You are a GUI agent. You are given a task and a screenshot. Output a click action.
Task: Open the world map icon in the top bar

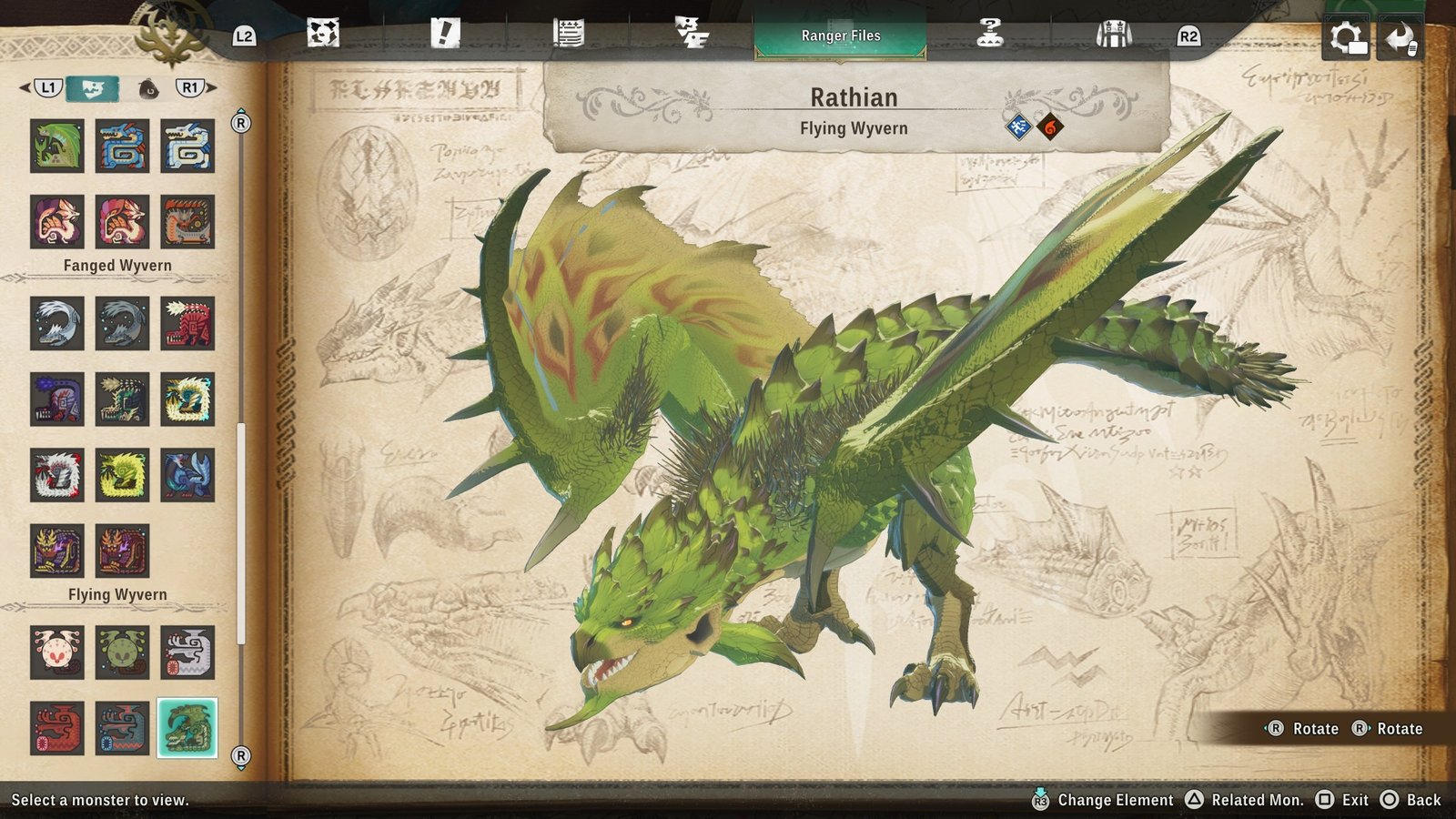pos(323,33)
